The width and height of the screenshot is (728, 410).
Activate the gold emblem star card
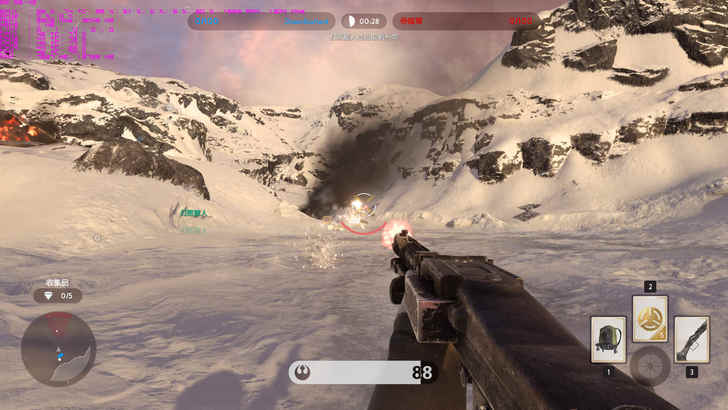(650, 318)
